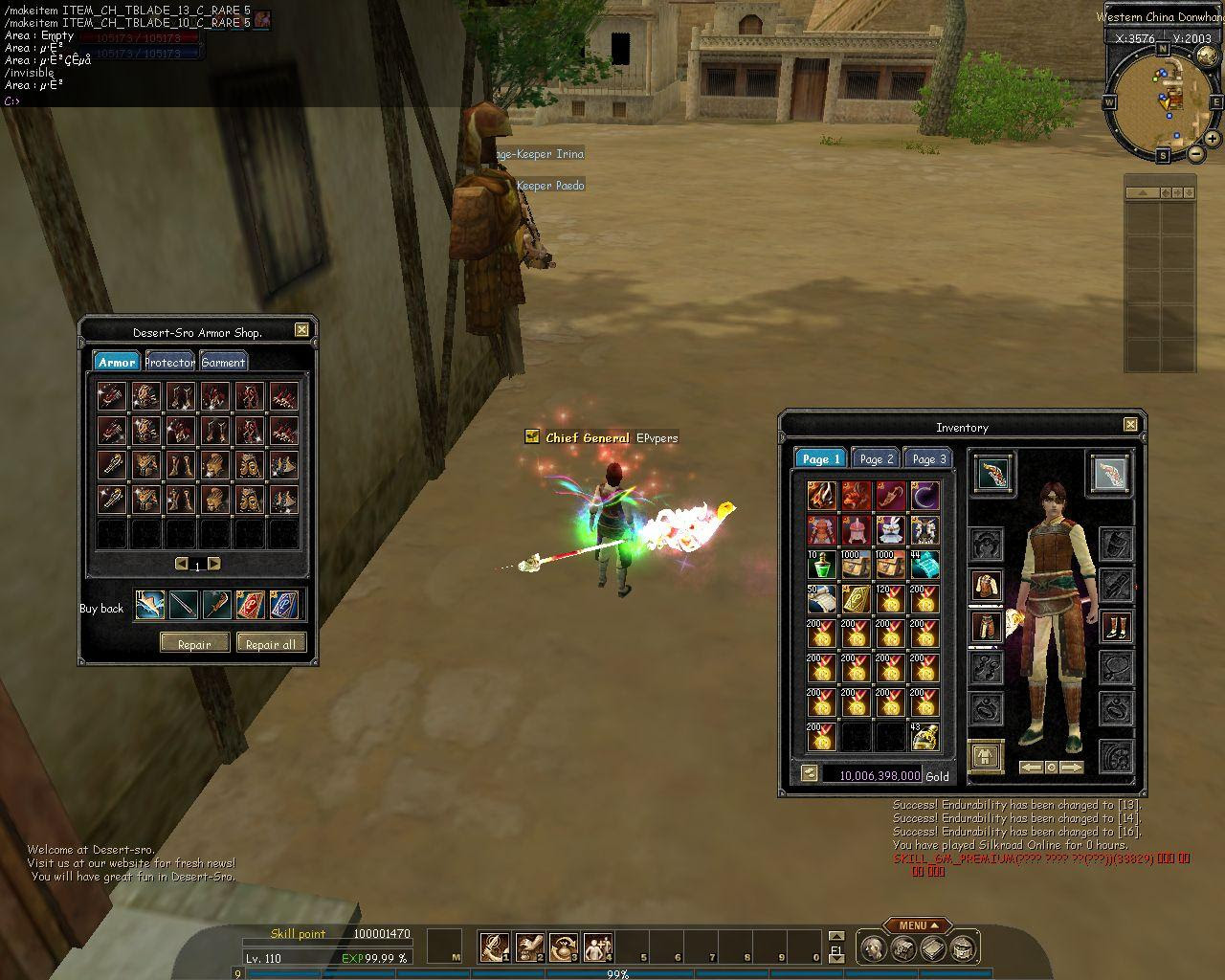Select the blue card in Buy back
This screenshot has height=980, width=1225.
(284, 605)
